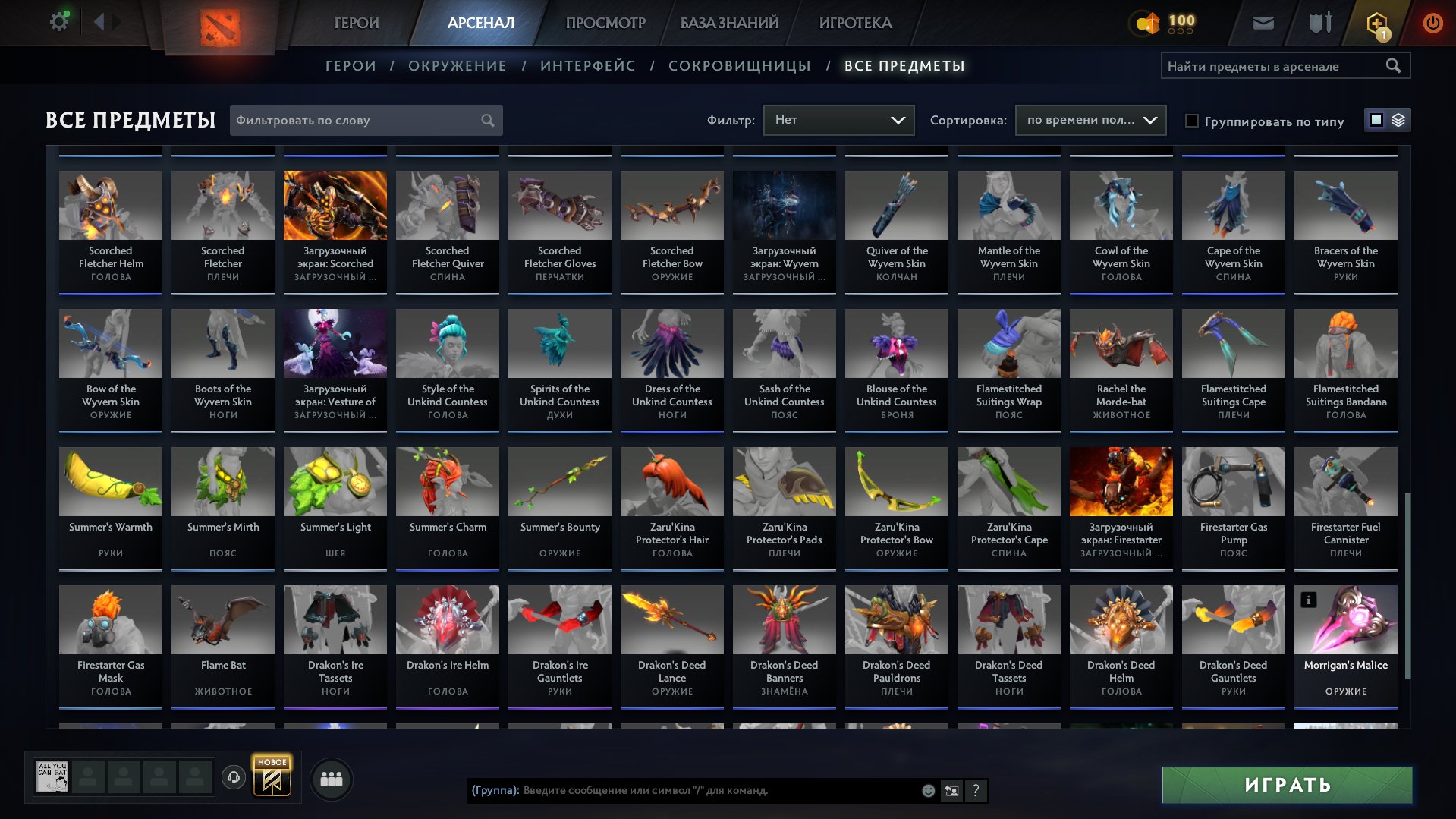Switch to grid view toggle
This screenshot has width=1456, height=819.
click(x=1375, y=120)
